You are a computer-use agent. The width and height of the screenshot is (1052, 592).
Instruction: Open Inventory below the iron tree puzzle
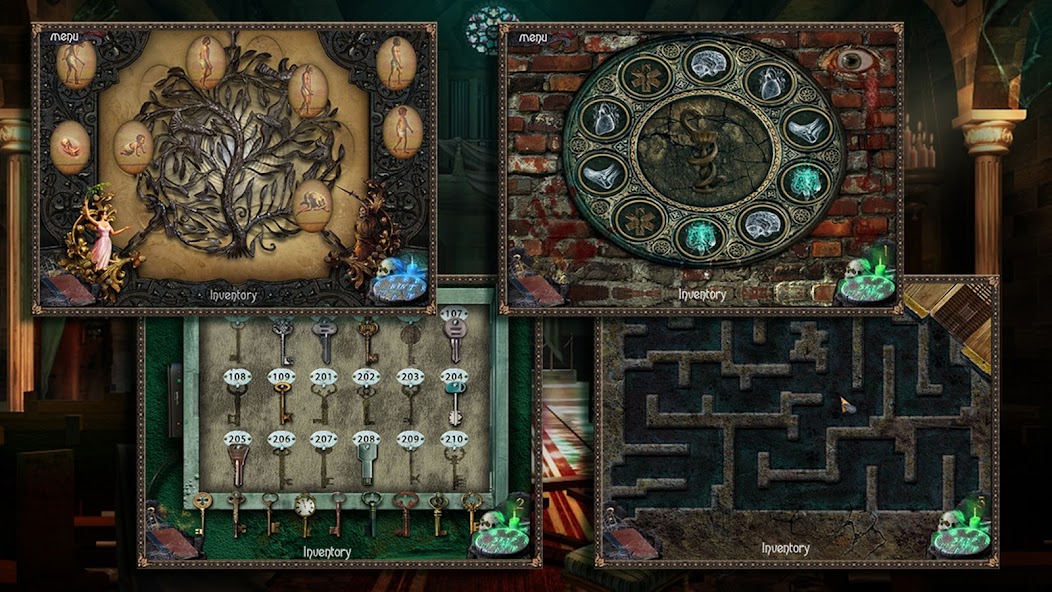tap(233, 295)
